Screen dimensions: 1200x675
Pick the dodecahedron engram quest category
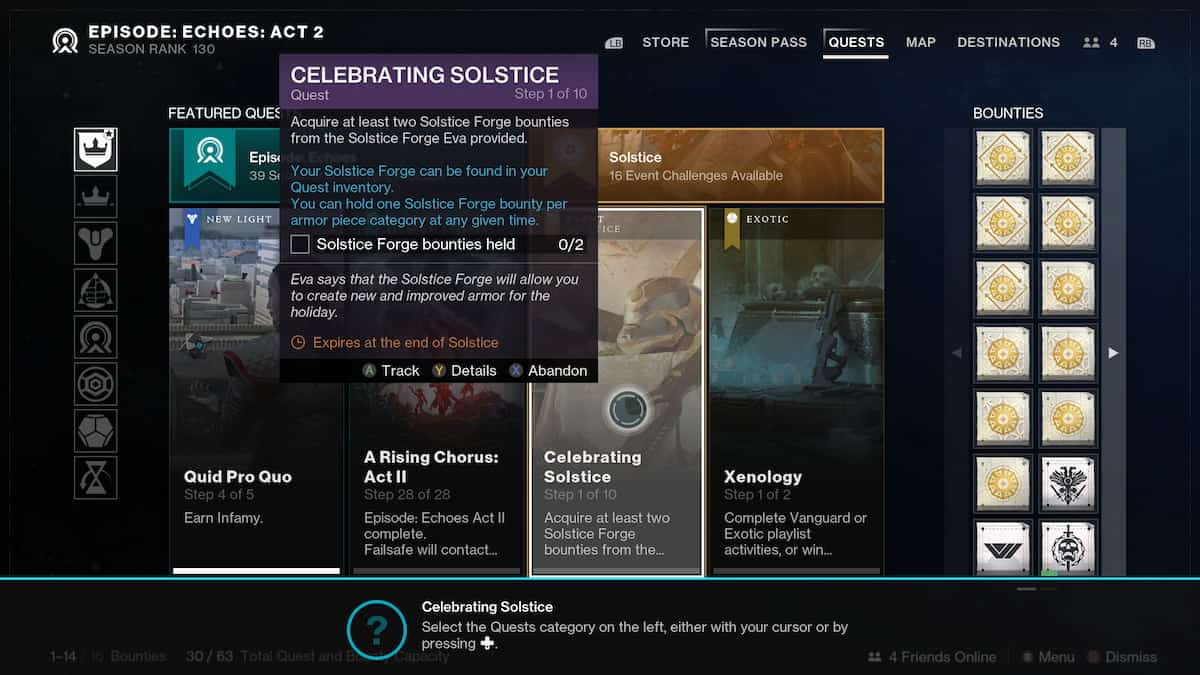pos(96,430)
